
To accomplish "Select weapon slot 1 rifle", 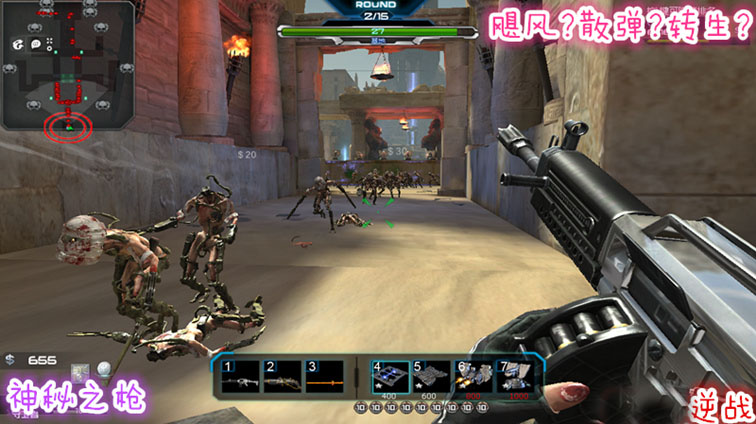I will tap(240, 375).
